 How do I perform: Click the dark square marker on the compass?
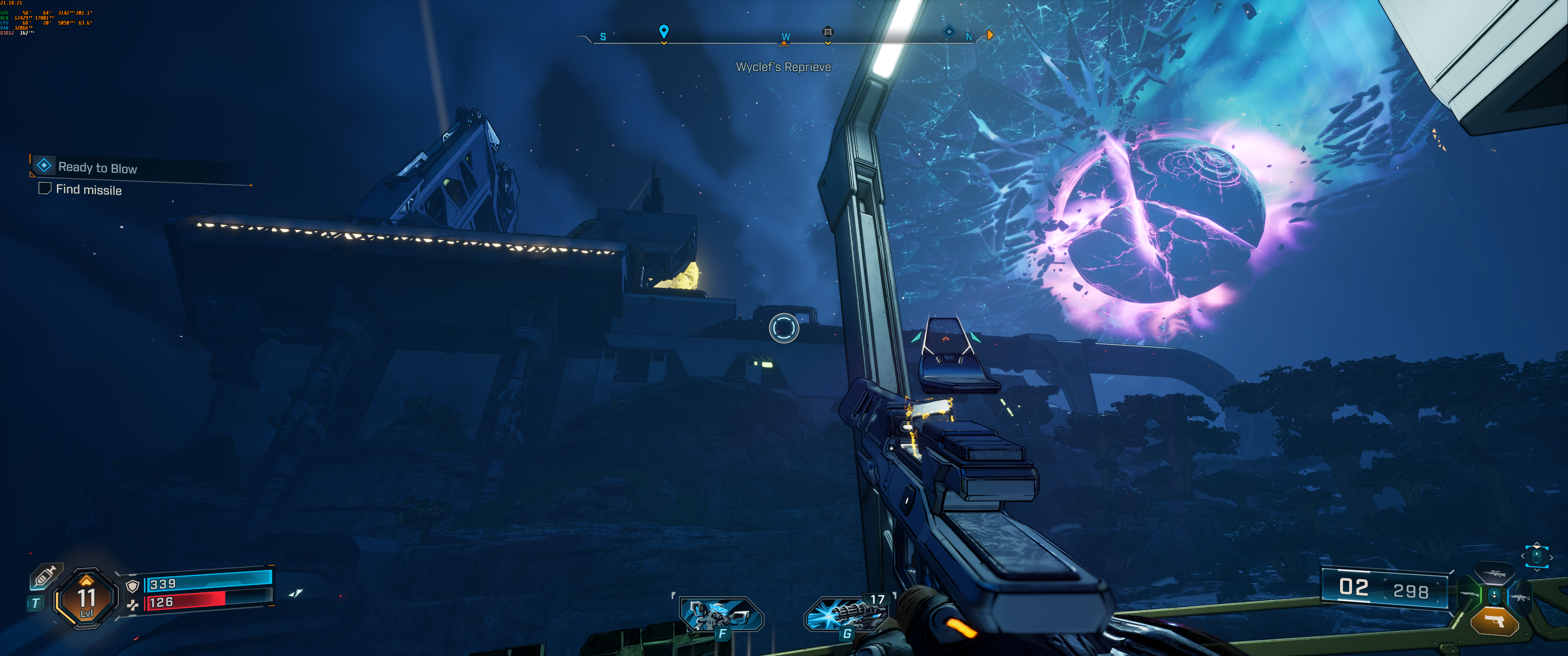(x=828, y=31)
